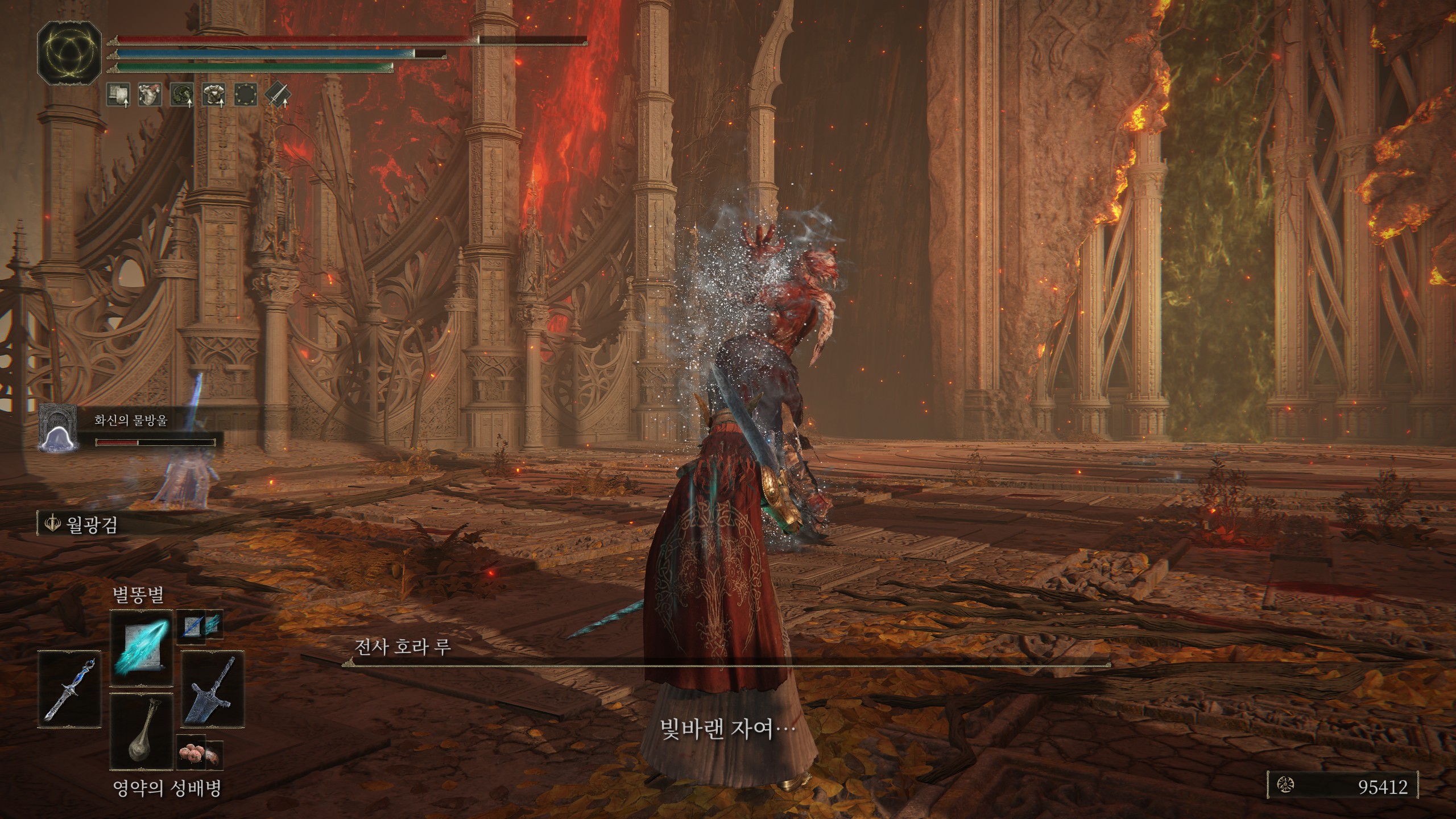Inspect the heart buff status icon

[150, 94]
